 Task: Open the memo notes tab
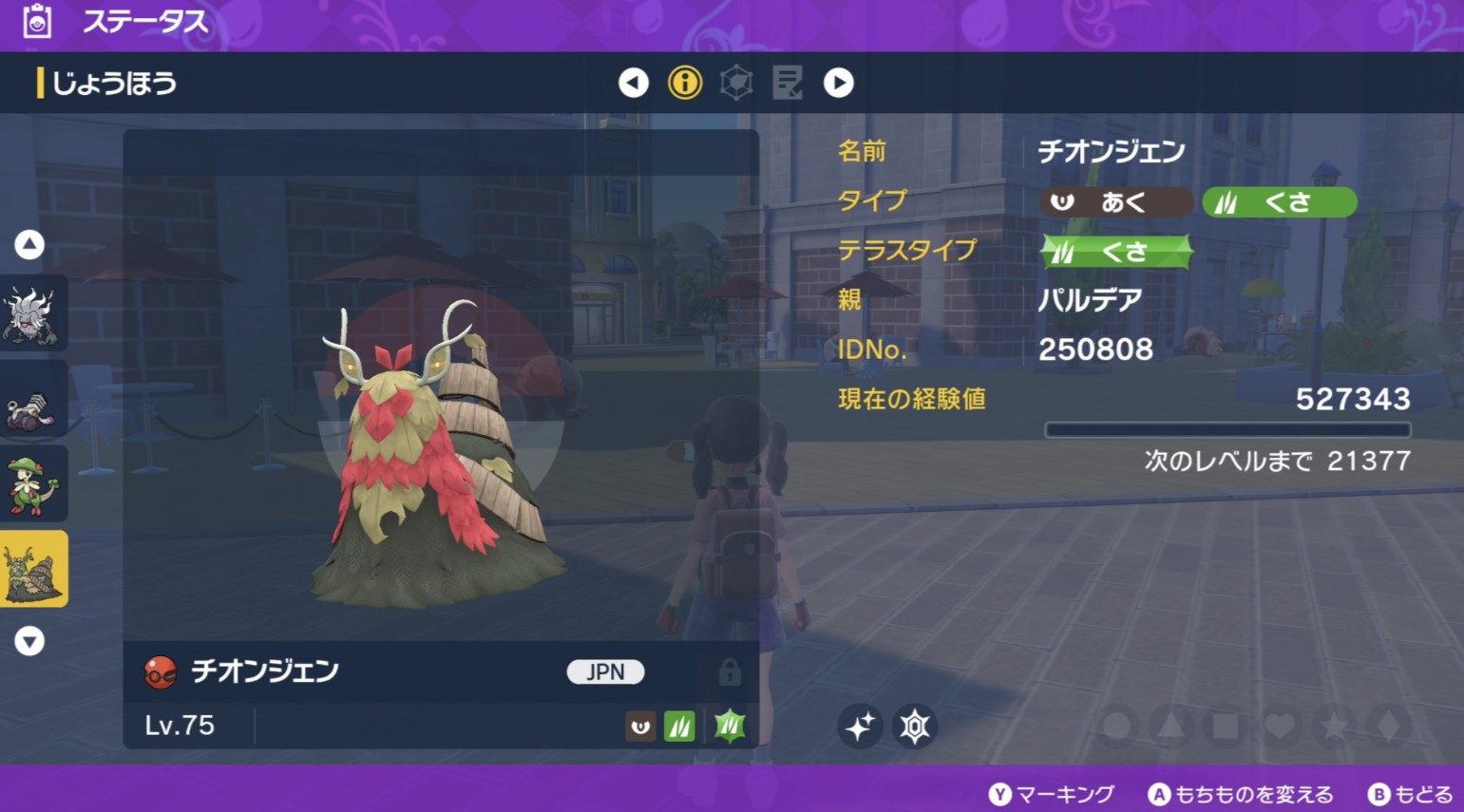(x=788, y=83)
